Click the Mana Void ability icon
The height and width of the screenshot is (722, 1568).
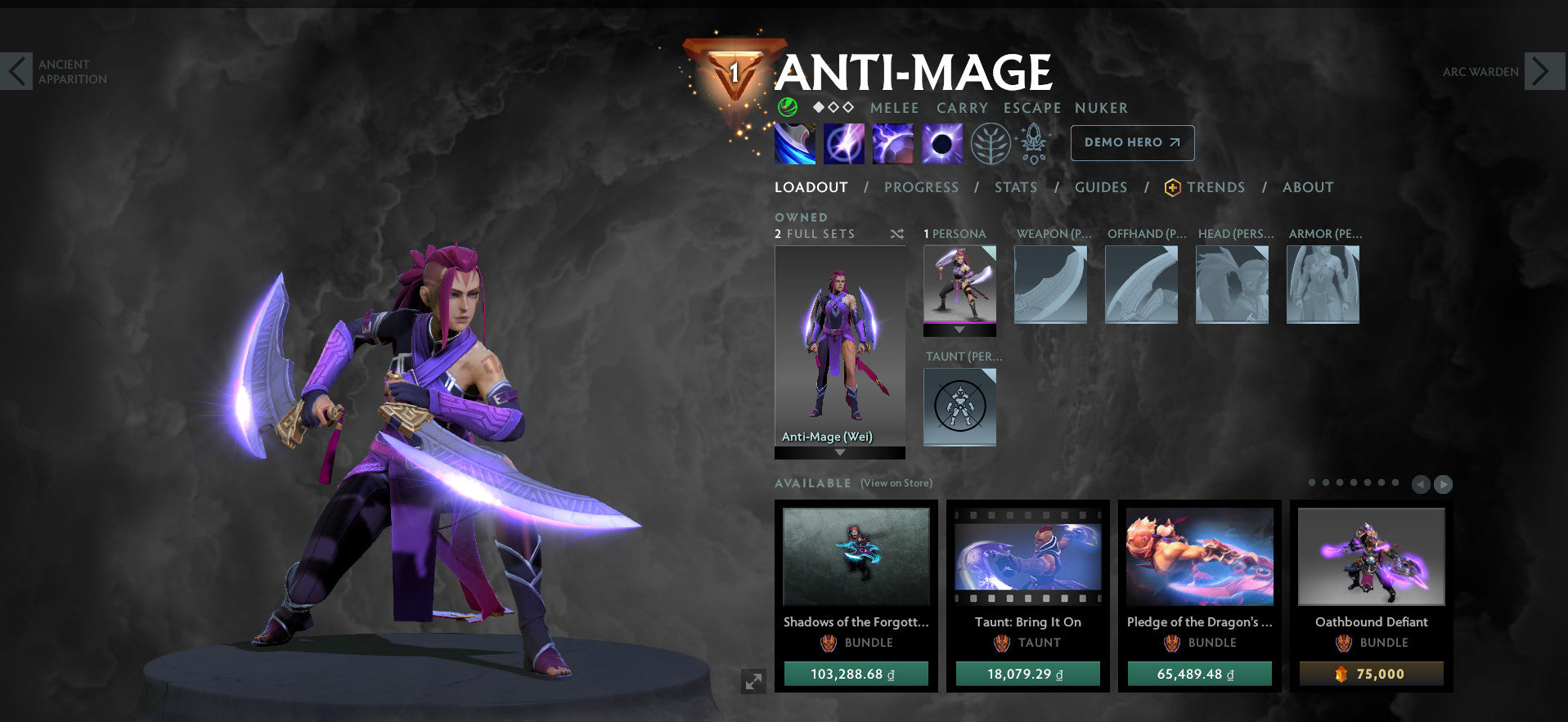pos(941,143)
